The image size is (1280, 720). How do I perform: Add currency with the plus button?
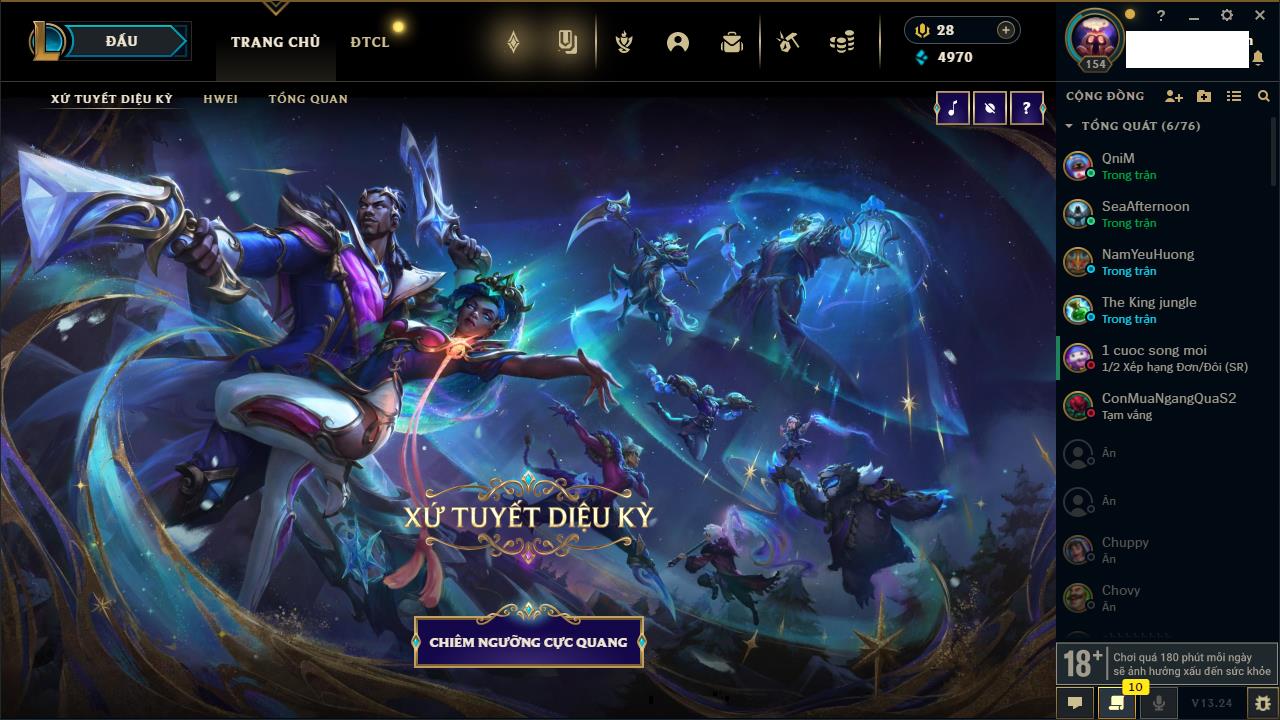(1005, 30)
